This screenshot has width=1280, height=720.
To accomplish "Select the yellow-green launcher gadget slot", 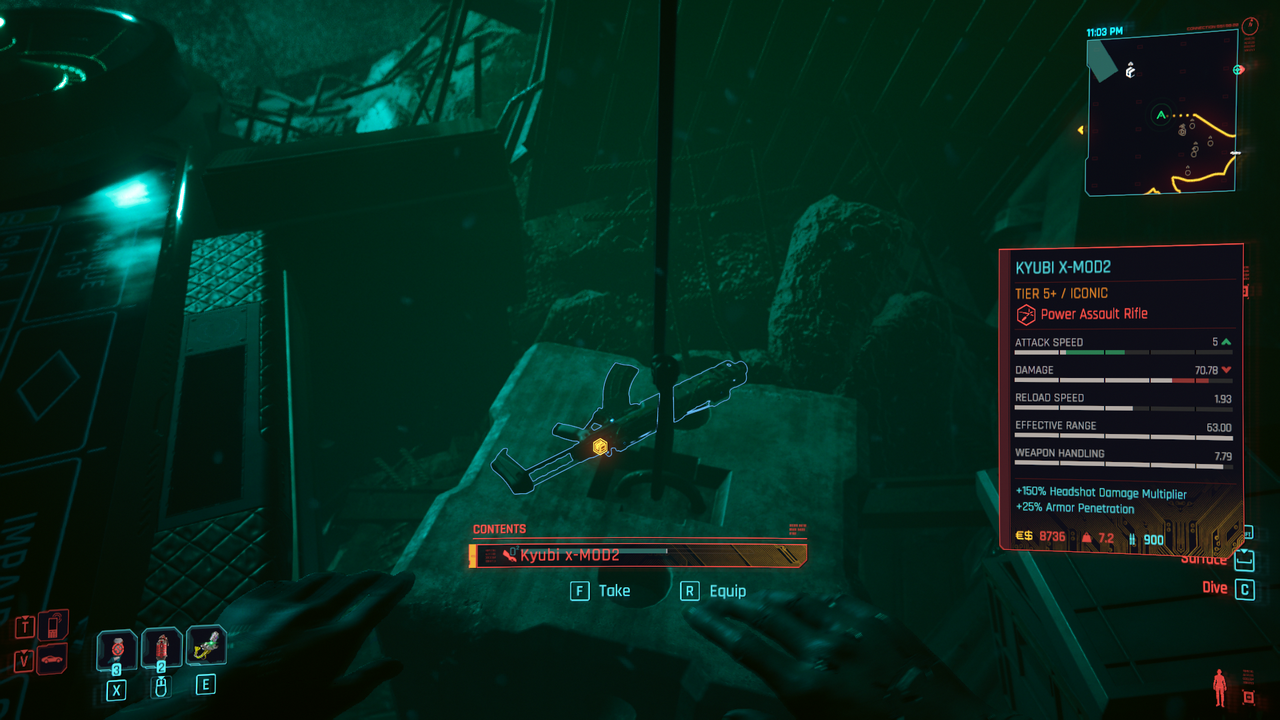I will pyautogui.click(x=205, y=646).
